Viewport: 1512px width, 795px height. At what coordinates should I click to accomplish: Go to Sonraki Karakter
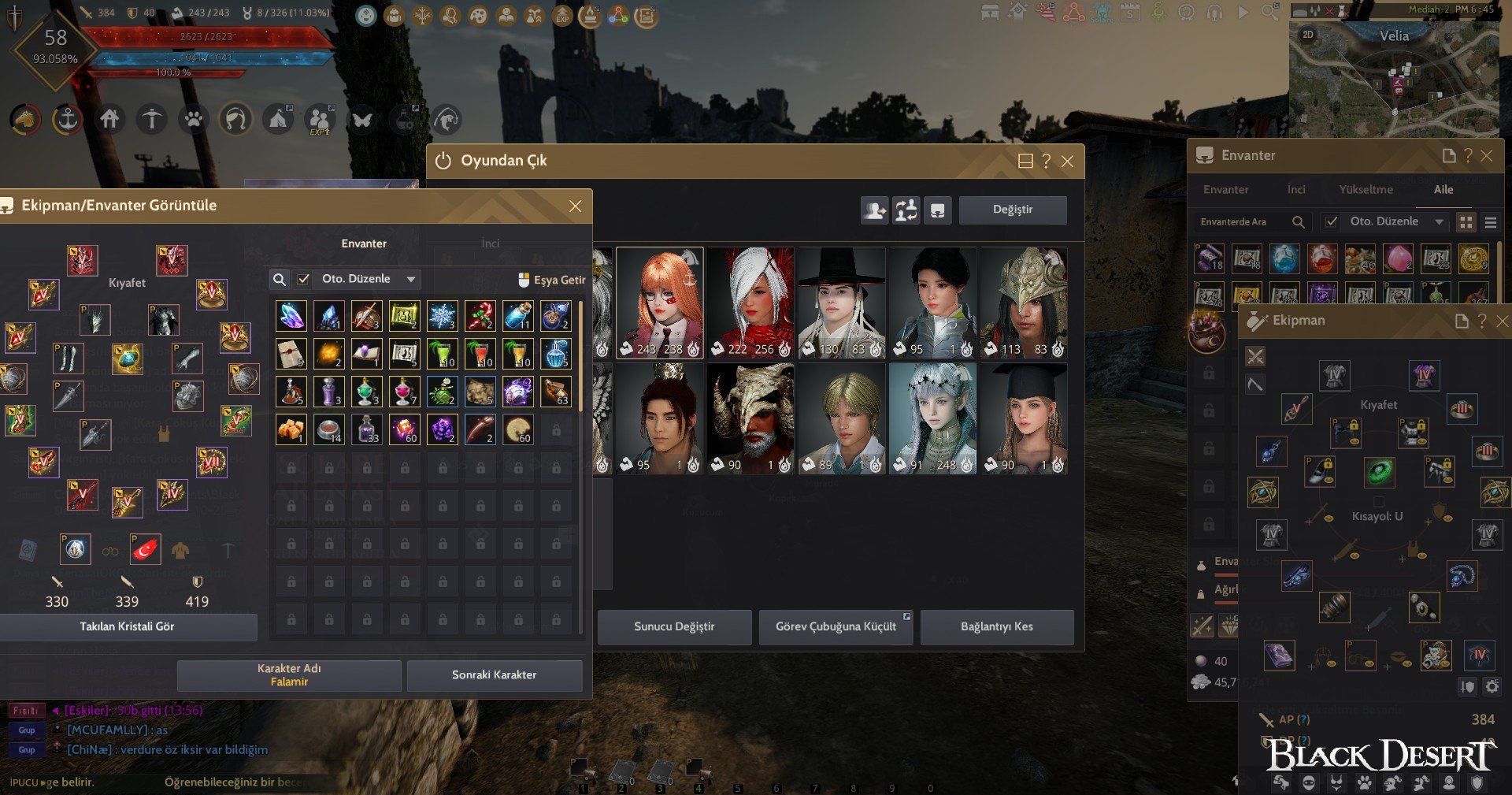(x=494, y=675)
